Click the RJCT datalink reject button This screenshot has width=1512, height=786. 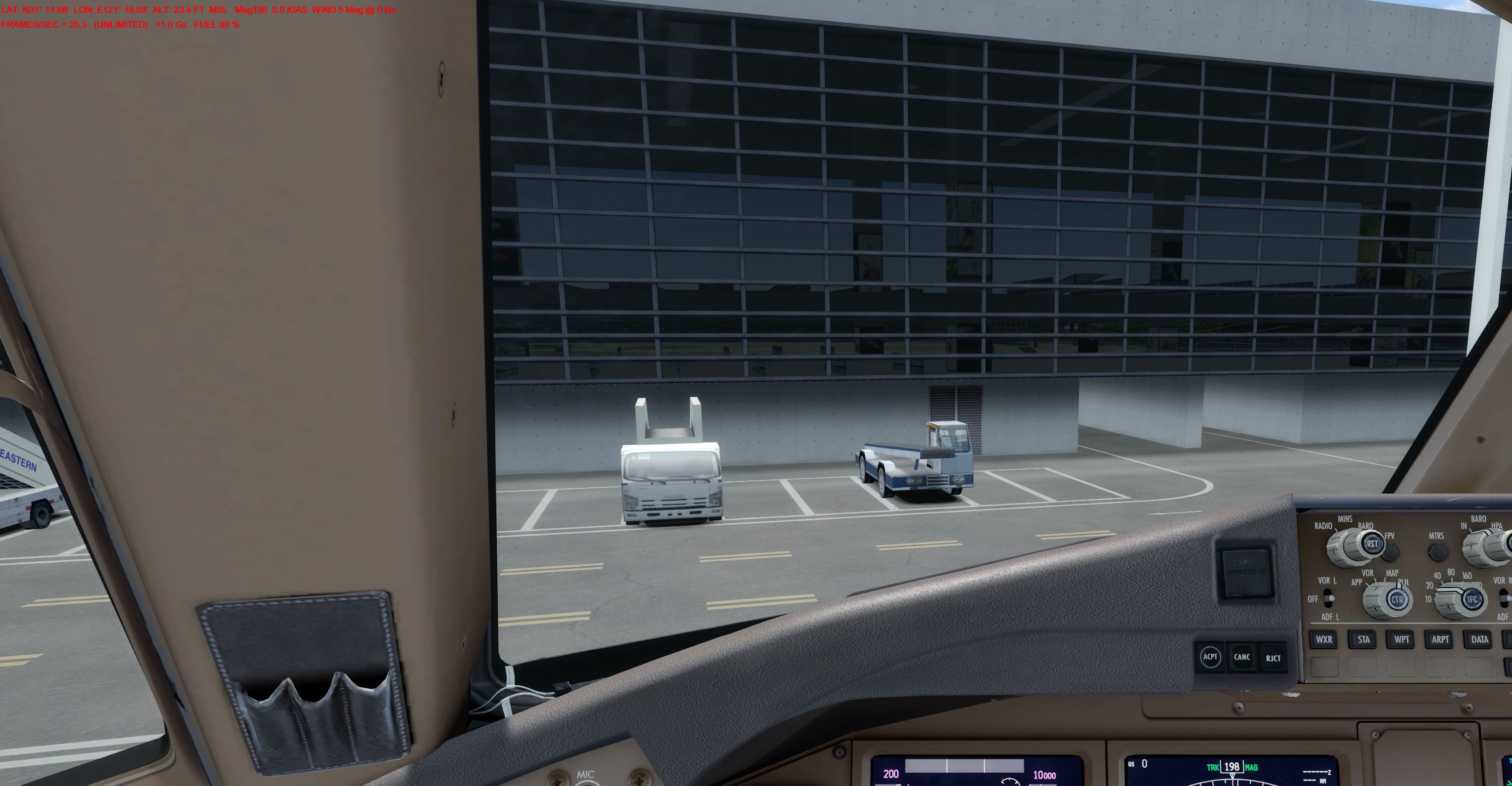pyautogui.click(x=1273, y=658)
